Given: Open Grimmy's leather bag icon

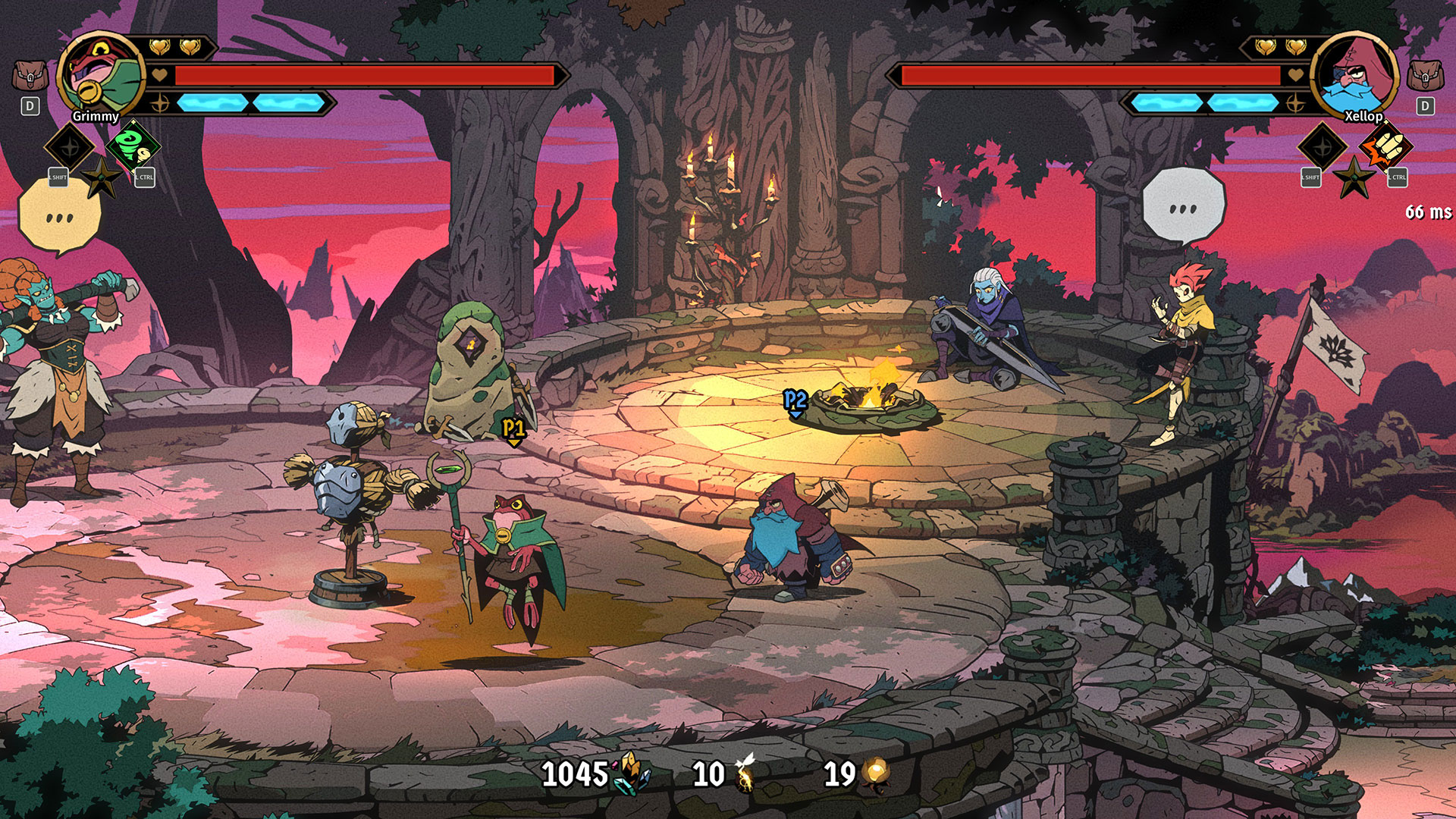Looking at the screenshot, I should (x=30, y=77).
